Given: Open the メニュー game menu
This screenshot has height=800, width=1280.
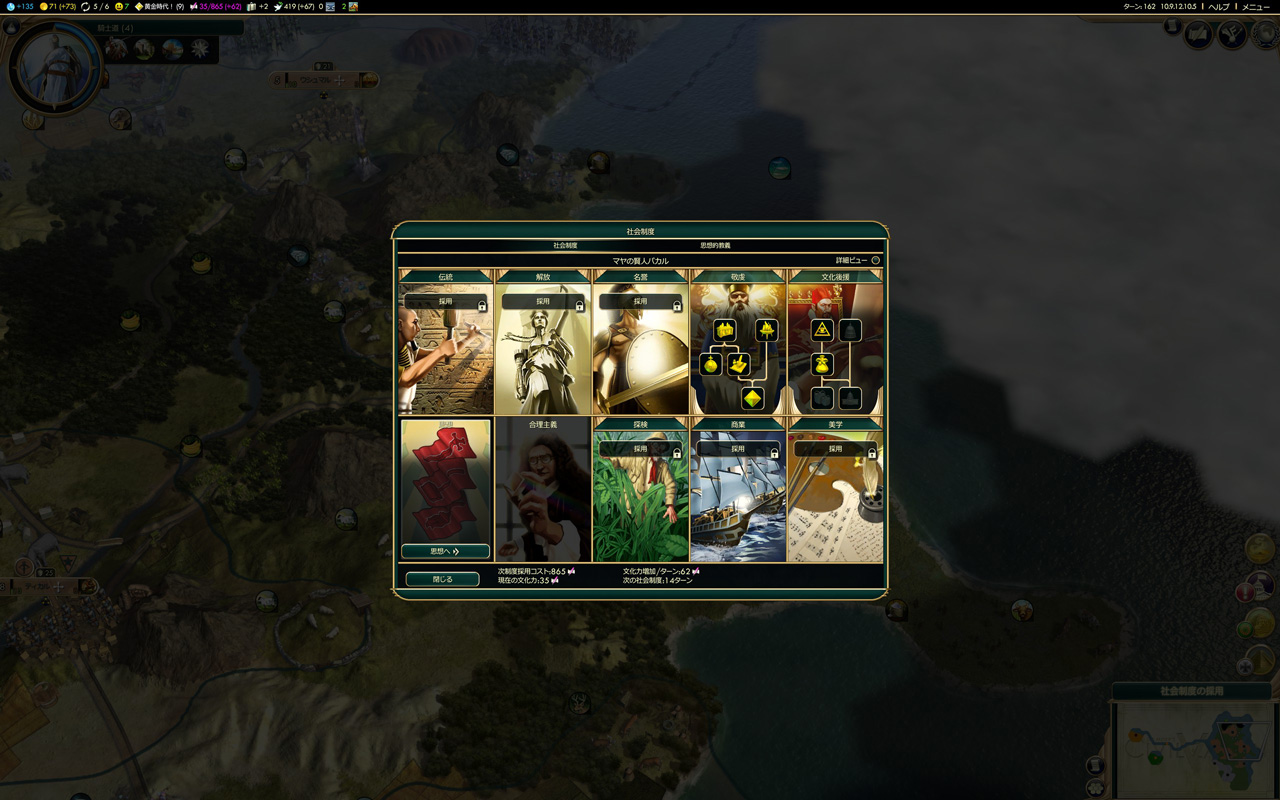Looking at the screenshot, I should coord(1255,7).
